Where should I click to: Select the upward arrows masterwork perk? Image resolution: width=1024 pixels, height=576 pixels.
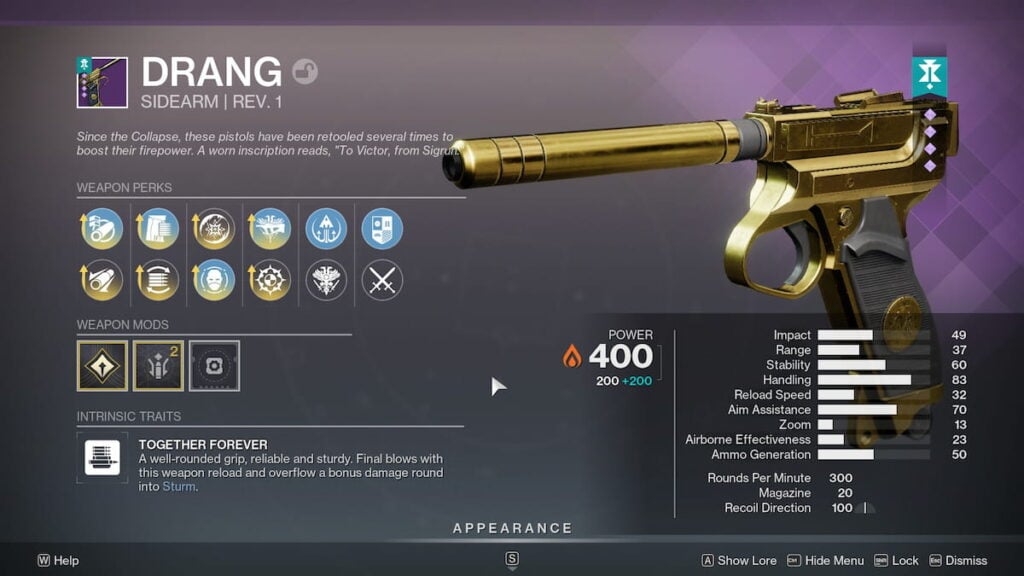[326, 228]
